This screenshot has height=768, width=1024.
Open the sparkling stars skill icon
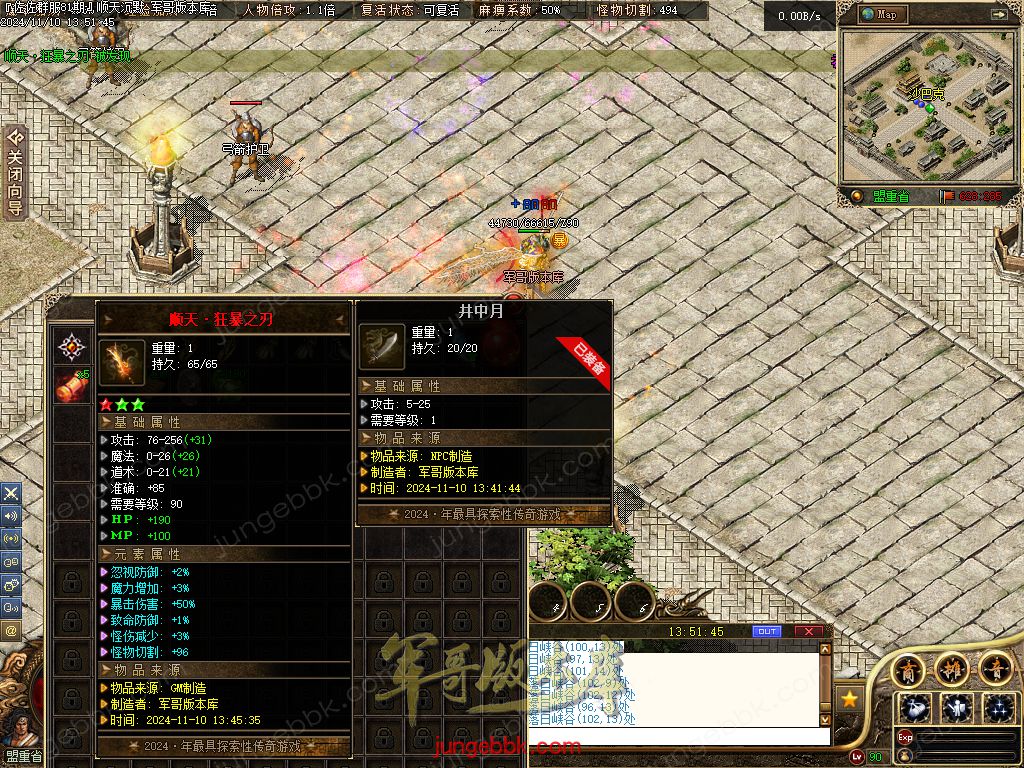coord(999,708)
